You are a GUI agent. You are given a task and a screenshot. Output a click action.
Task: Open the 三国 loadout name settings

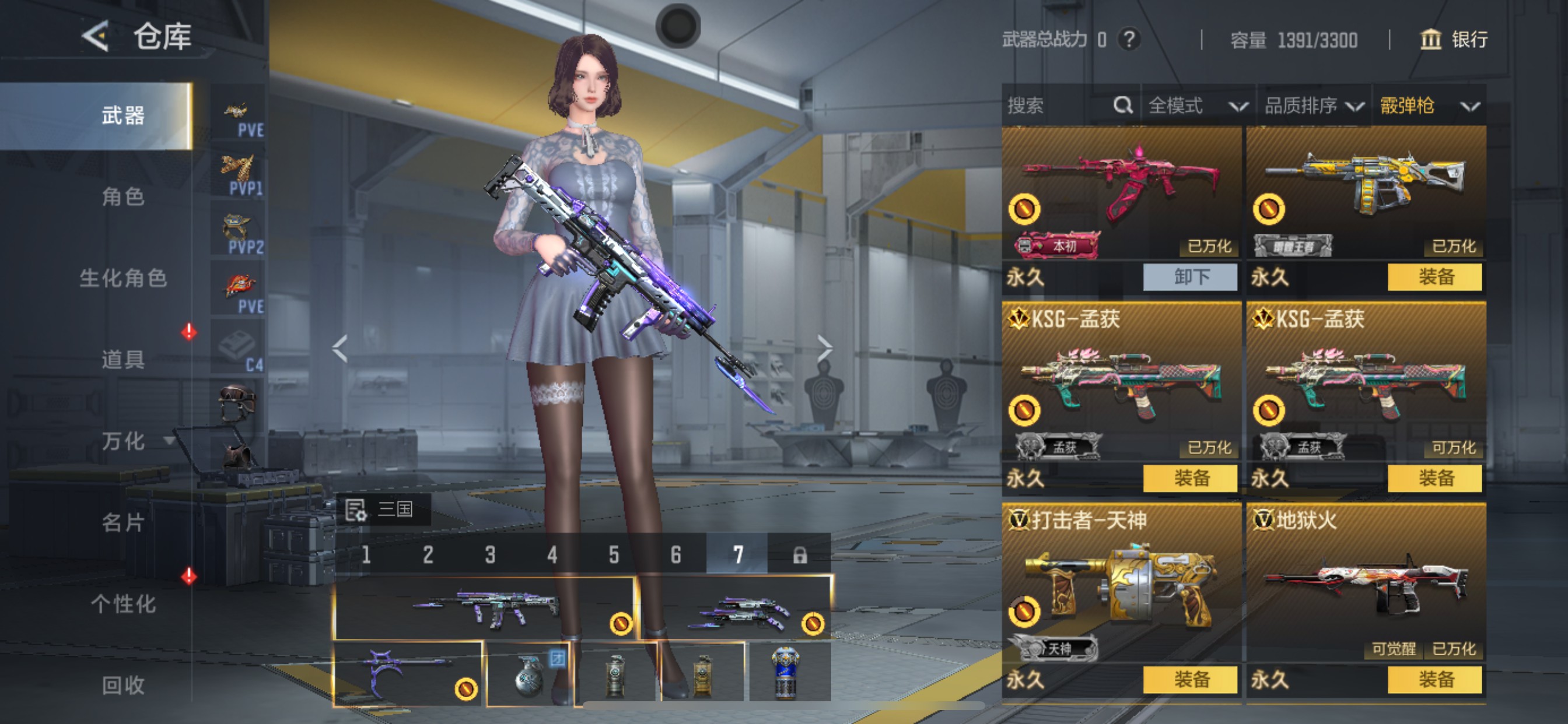click(383, 509)
